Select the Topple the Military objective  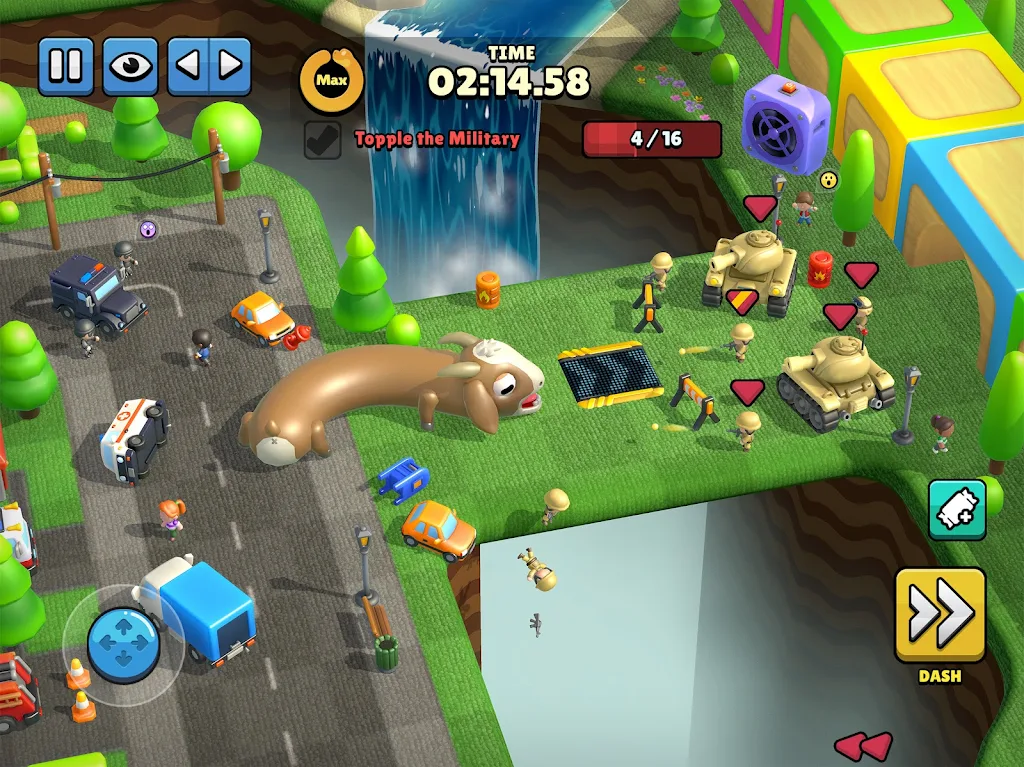click(437, 139)
